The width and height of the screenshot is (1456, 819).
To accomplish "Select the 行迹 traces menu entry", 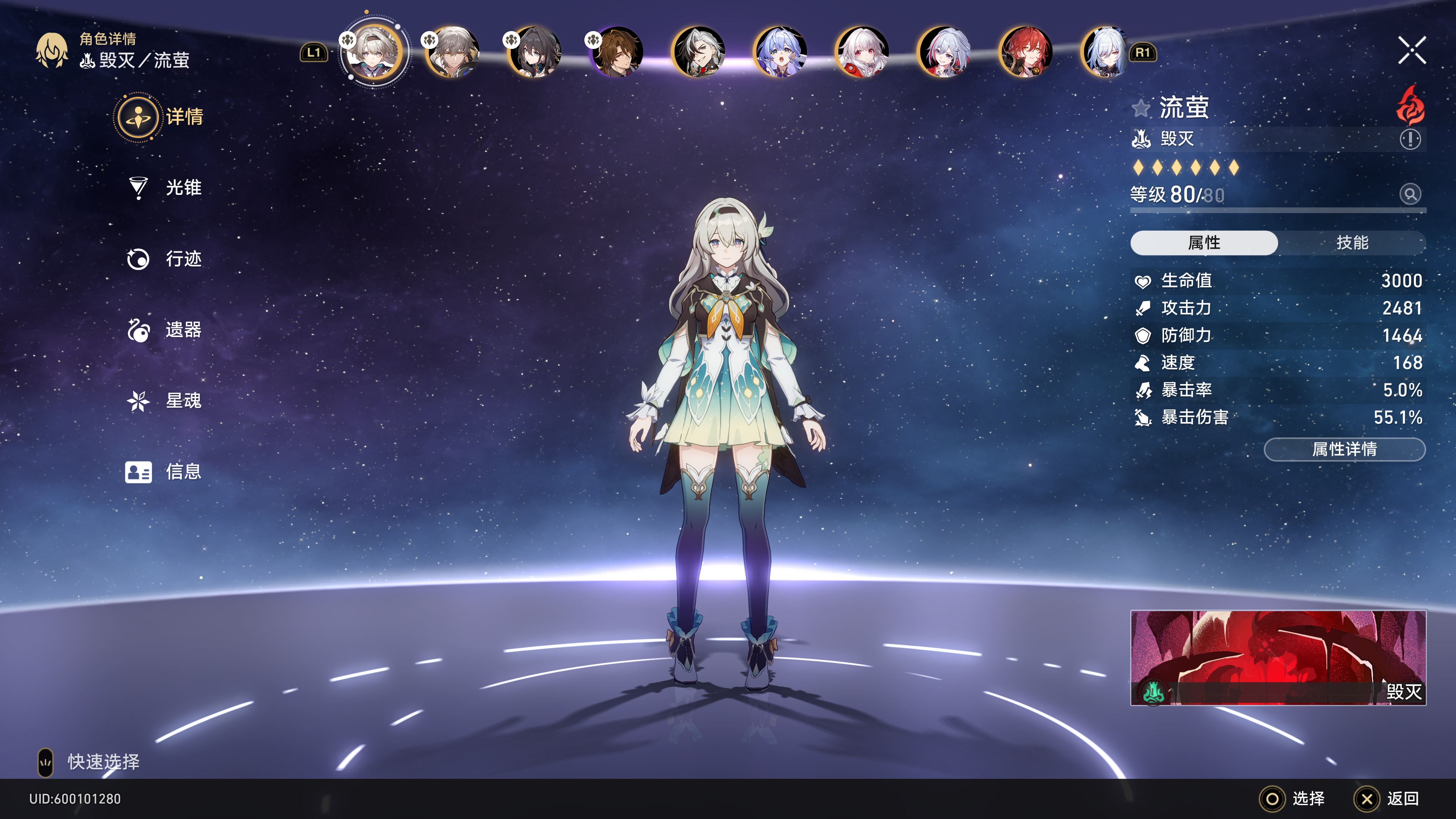I will pos(182,259).
